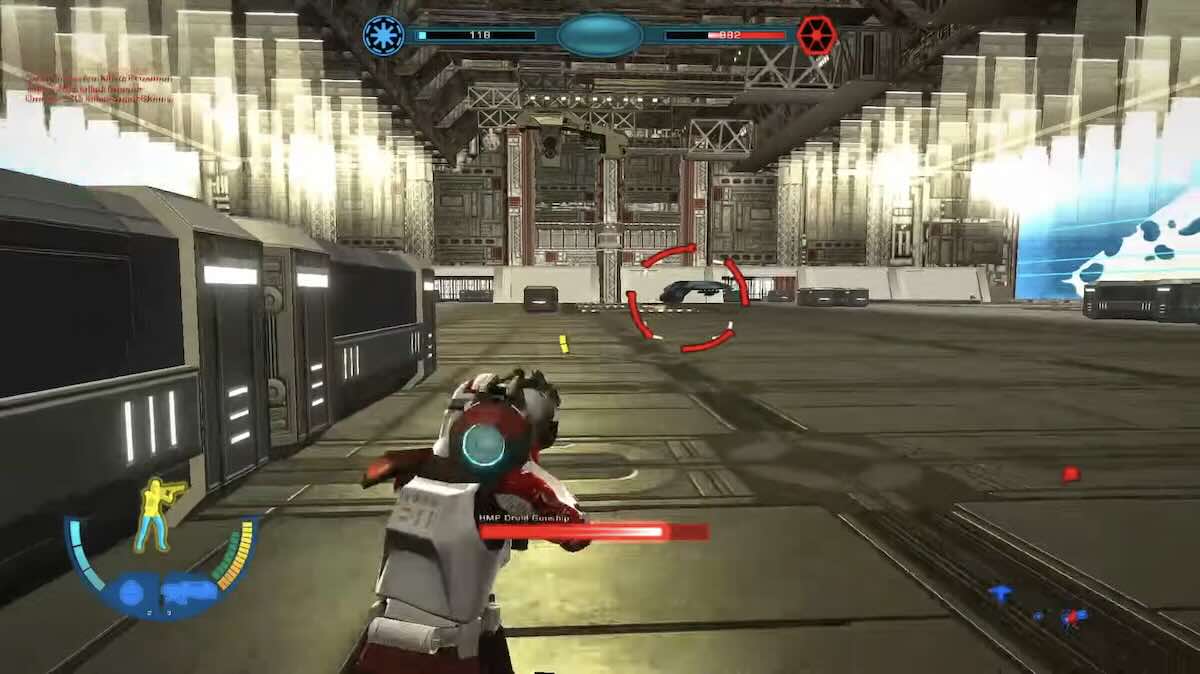Click the red CIS faction emblem
This screenshot has height=674, width=1200.
point(817,36)
